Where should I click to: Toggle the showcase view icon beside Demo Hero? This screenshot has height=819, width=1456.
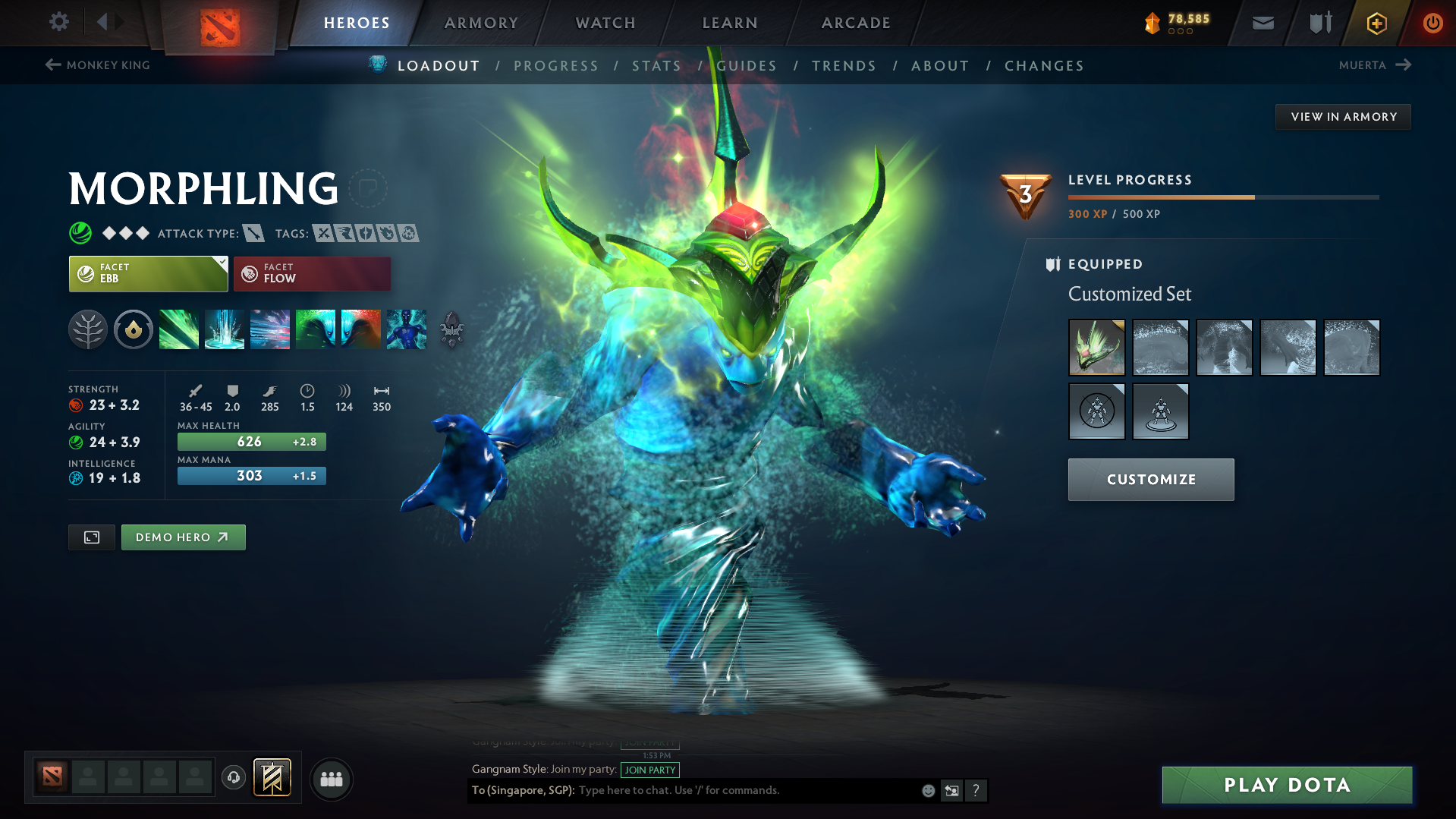91,537
